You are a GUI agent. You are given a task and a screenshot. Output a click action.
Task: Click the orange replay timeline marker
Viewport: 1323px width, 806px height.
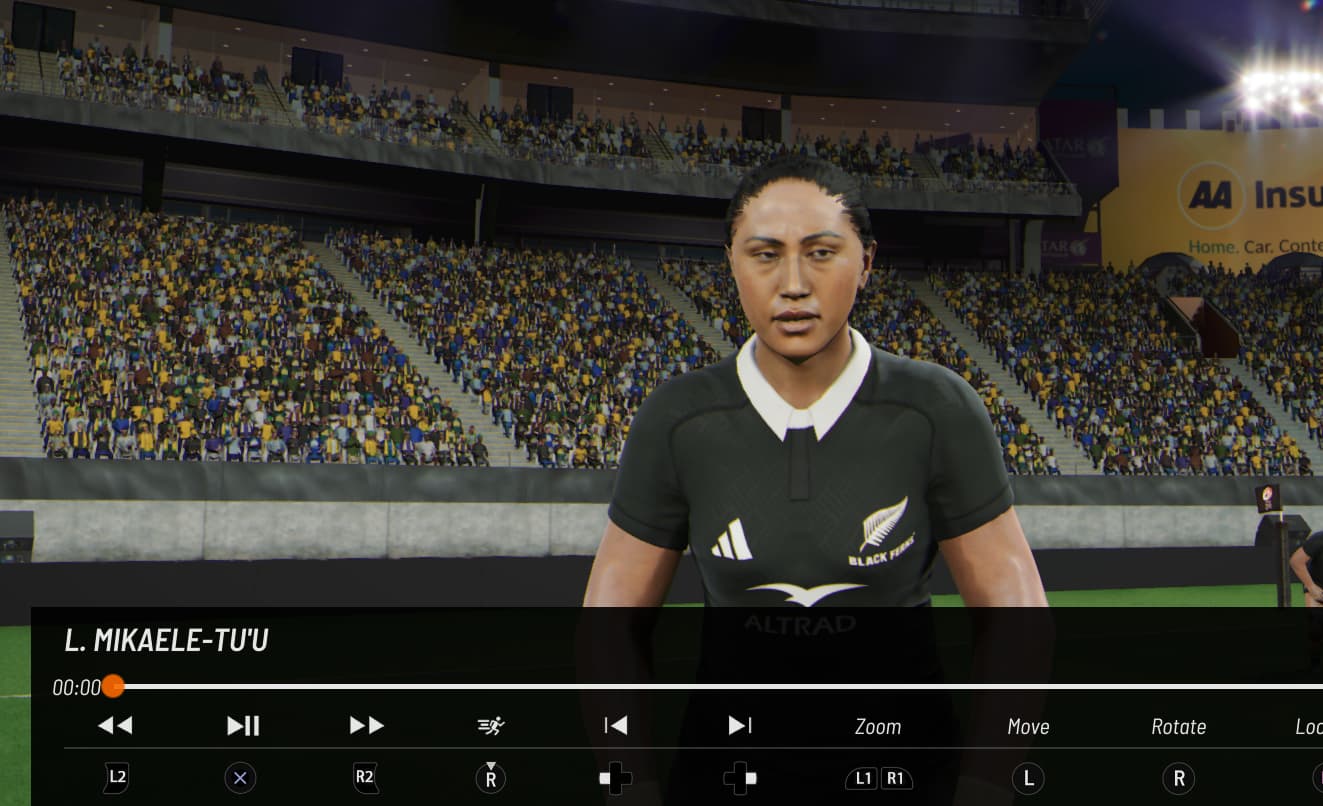pos(113,686)
